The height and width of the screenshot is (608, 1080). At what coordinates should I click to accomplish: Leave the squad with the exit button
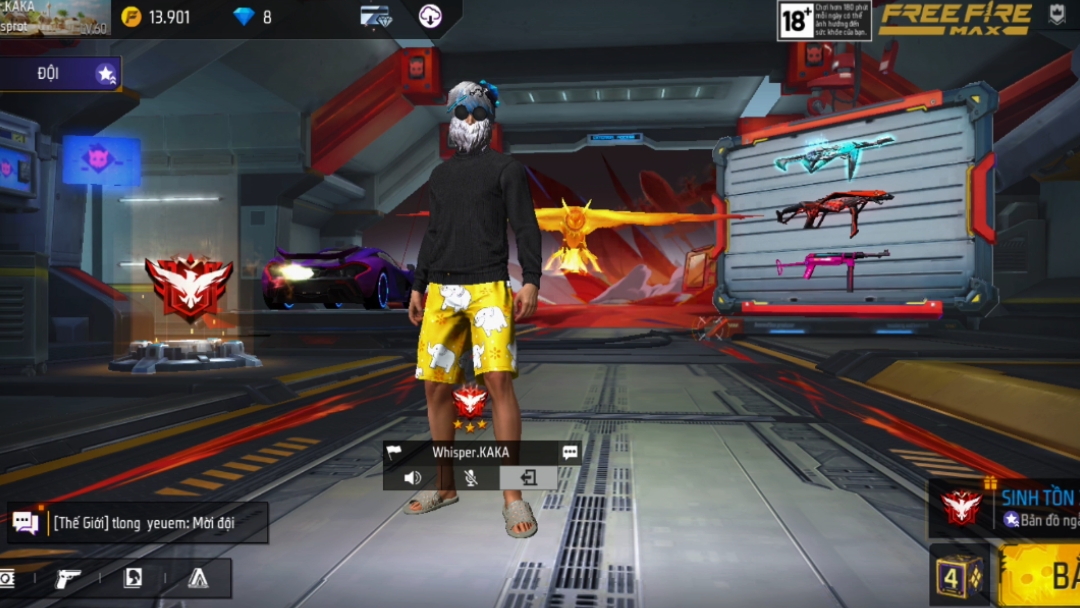click(x=528, y=478)
